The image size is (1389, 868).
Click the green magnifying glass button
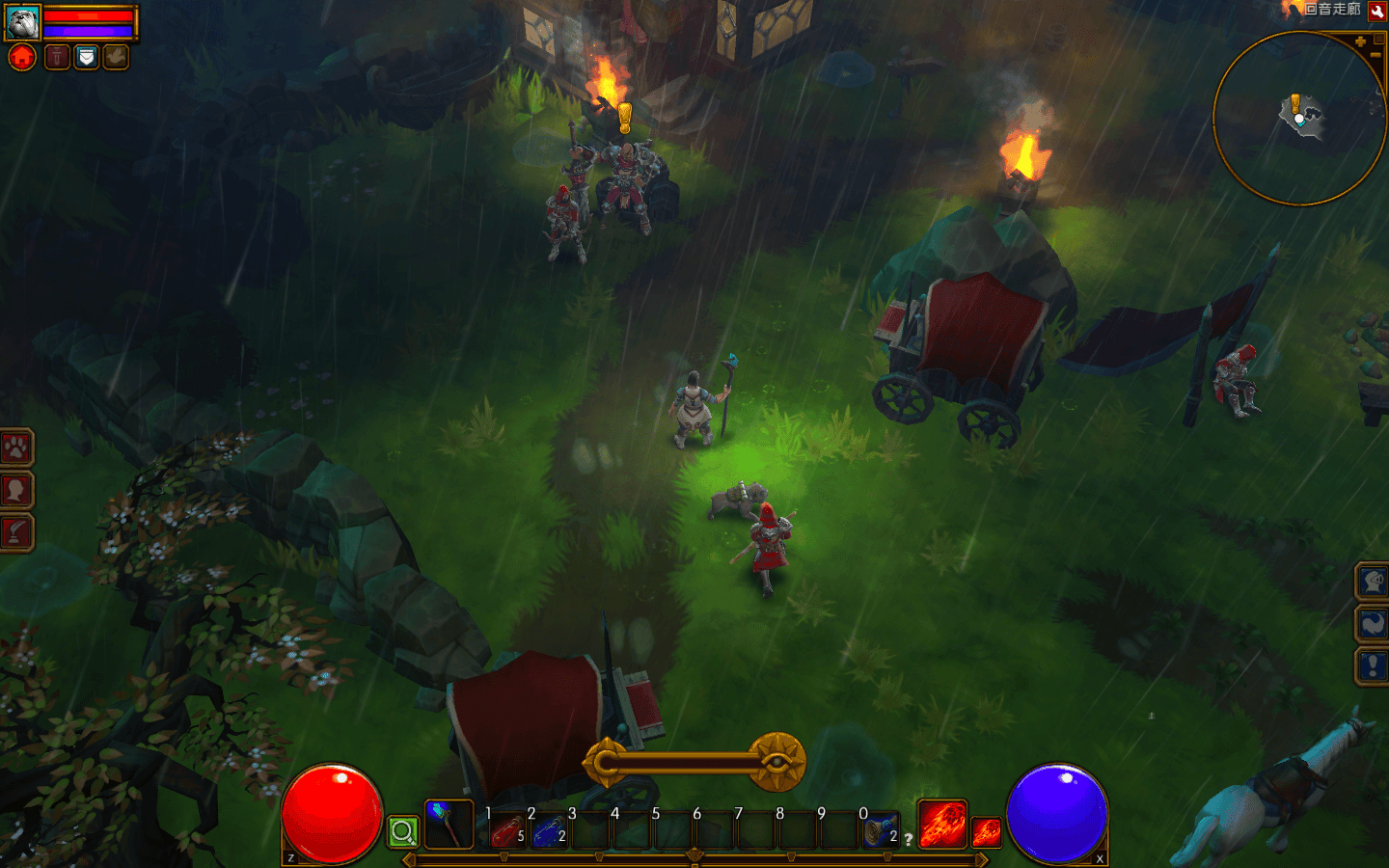(x=403, y=831)
